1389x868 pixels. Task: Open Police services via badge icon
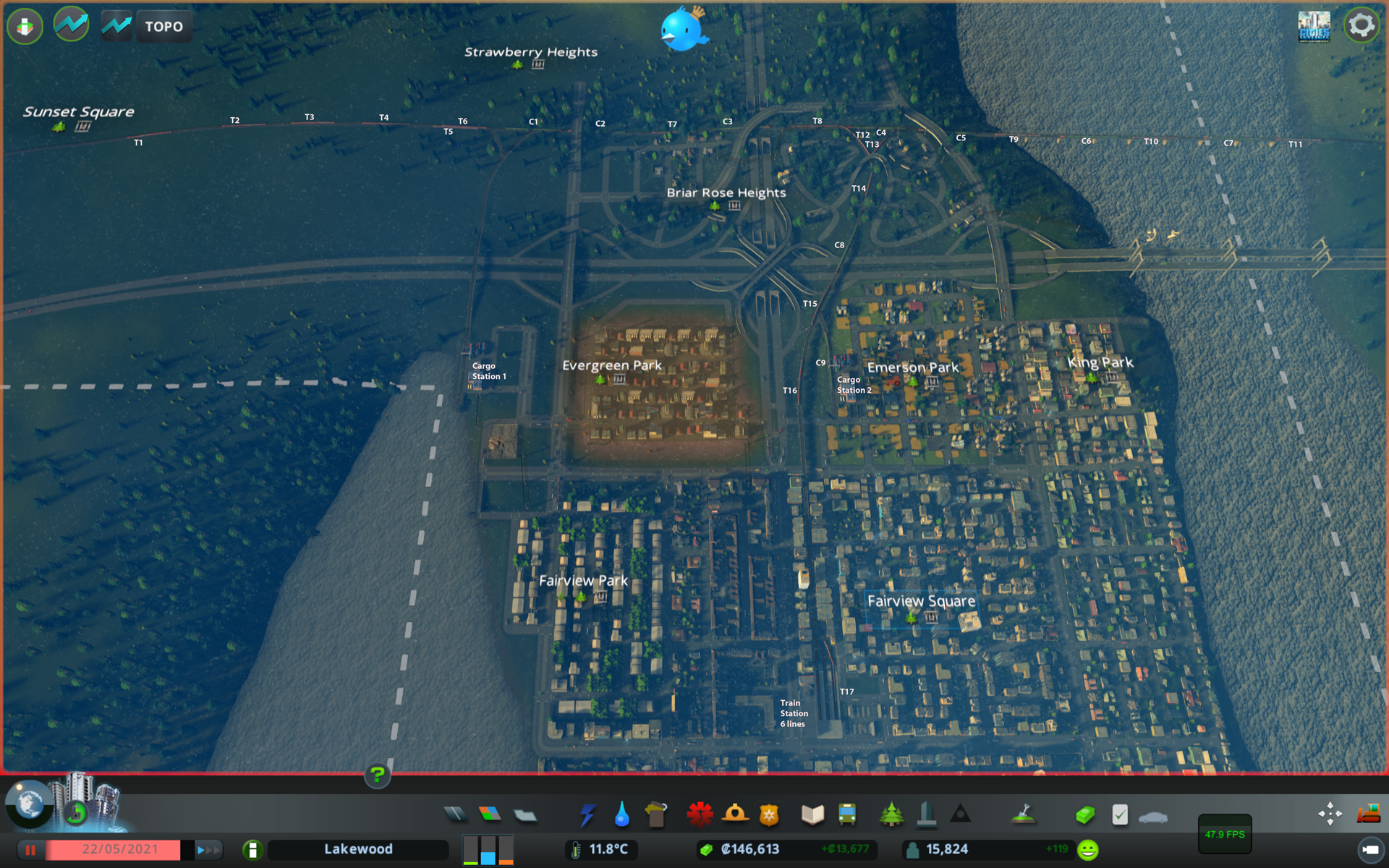point(769,814)
